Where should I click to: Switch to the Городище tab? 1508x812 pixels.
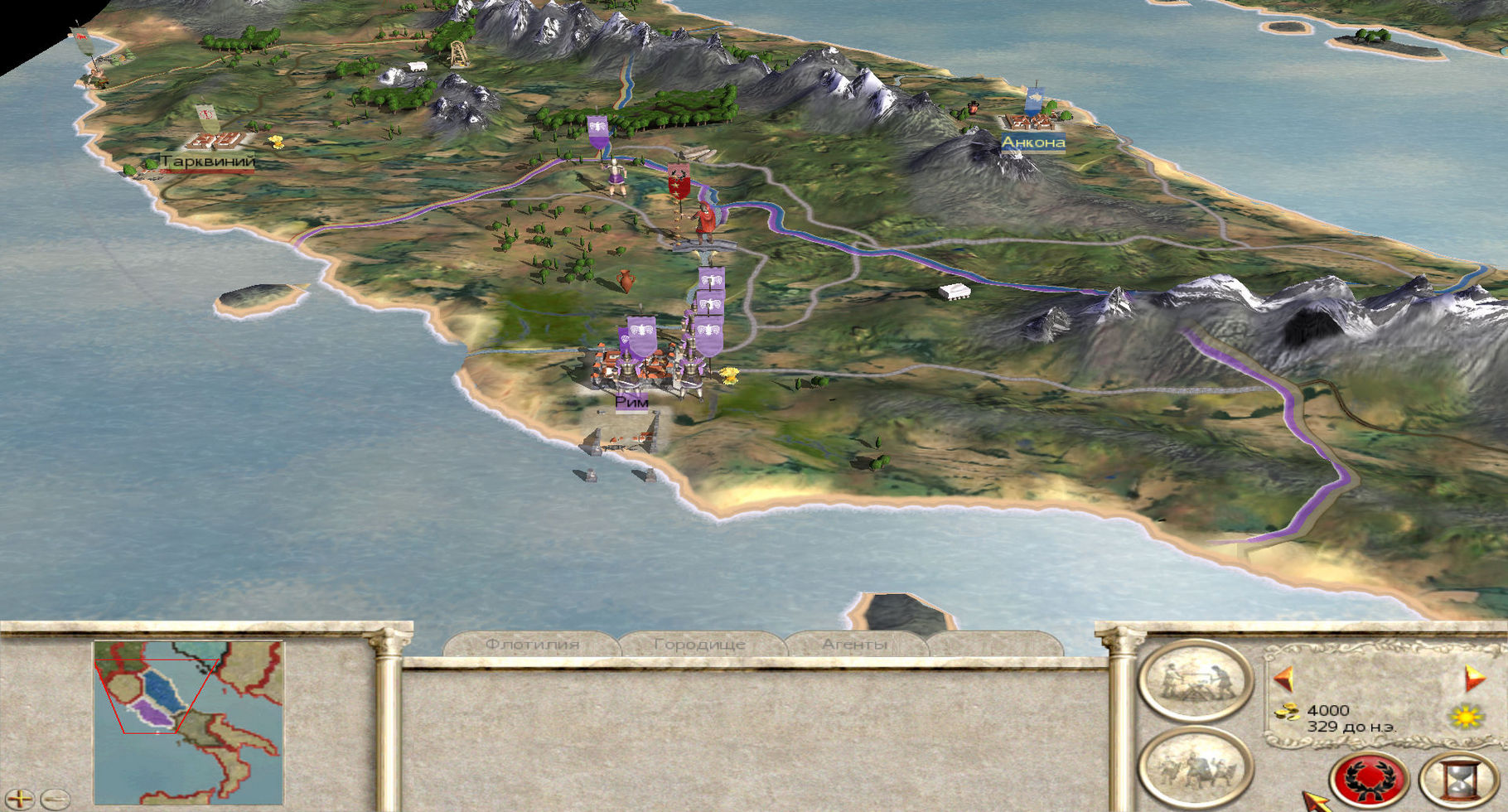[699, 644]
